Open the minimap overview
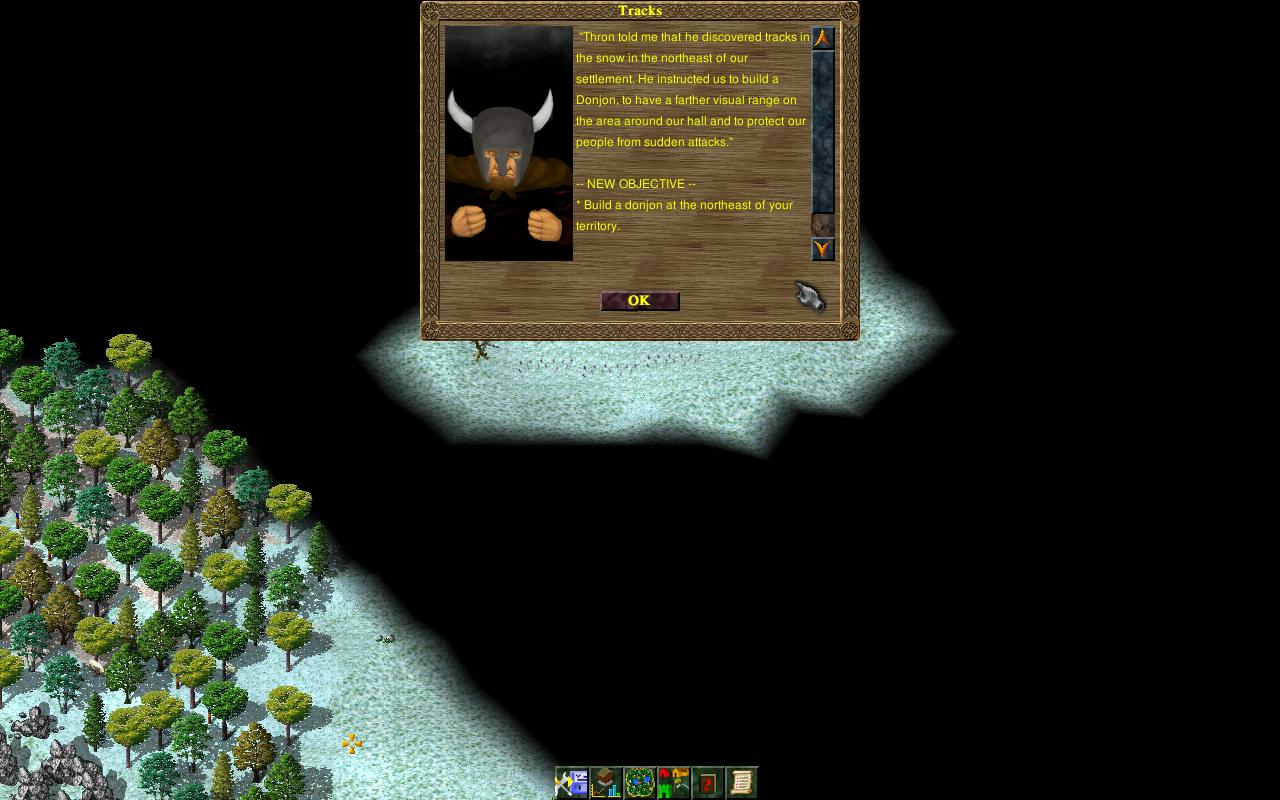 [640, 782]
